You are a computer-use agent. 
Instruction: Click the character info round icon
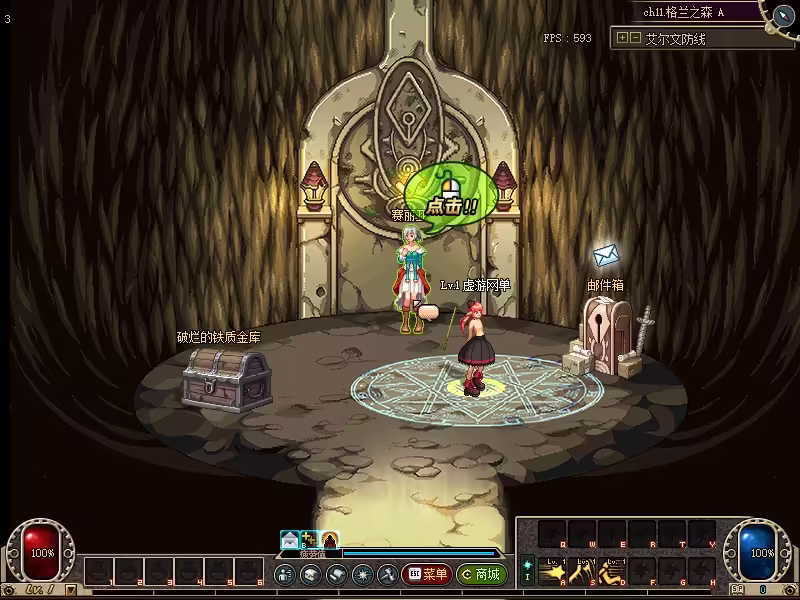[284, 574]
